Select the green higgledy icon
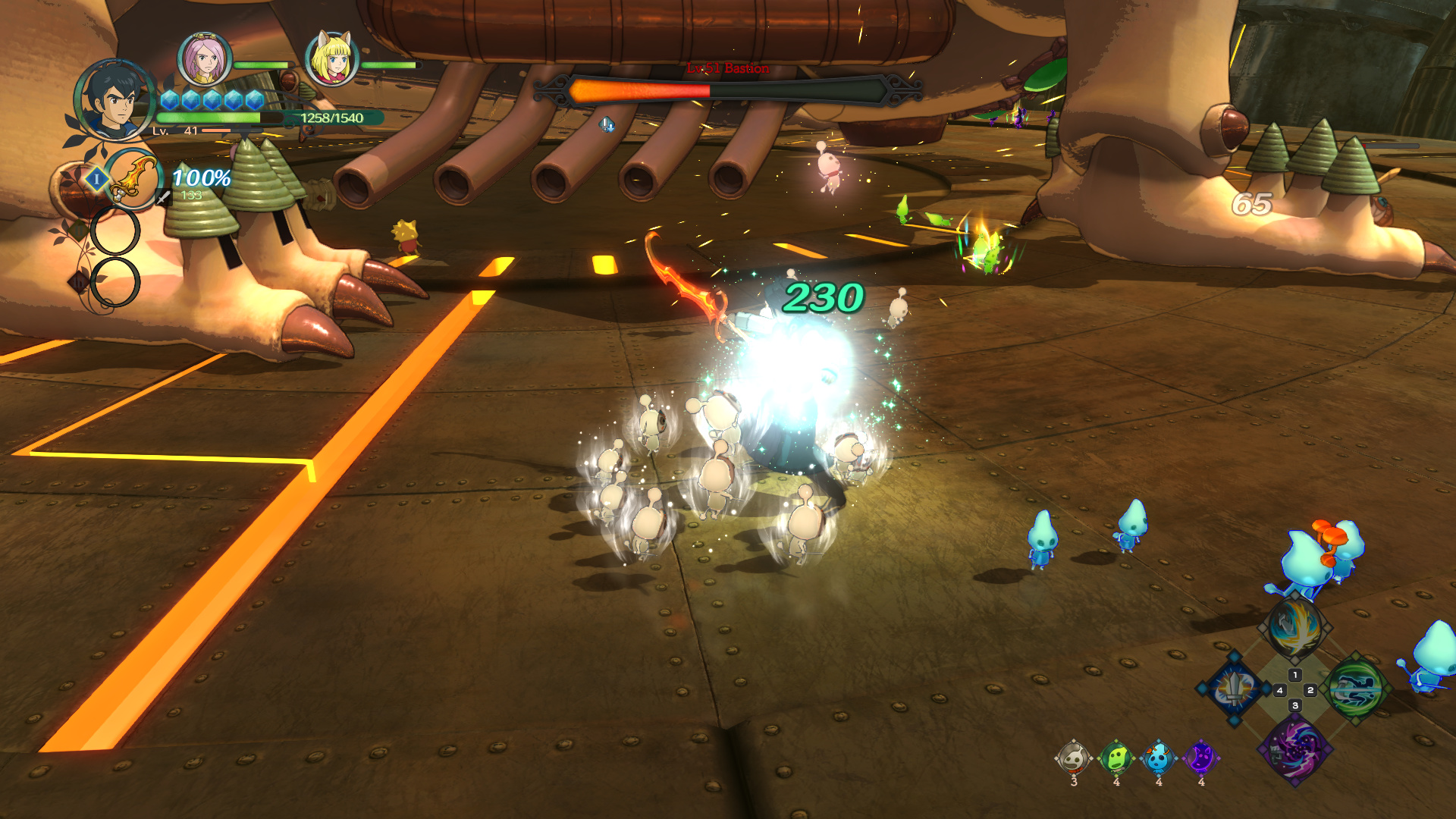 click(x=1116, y=758)
